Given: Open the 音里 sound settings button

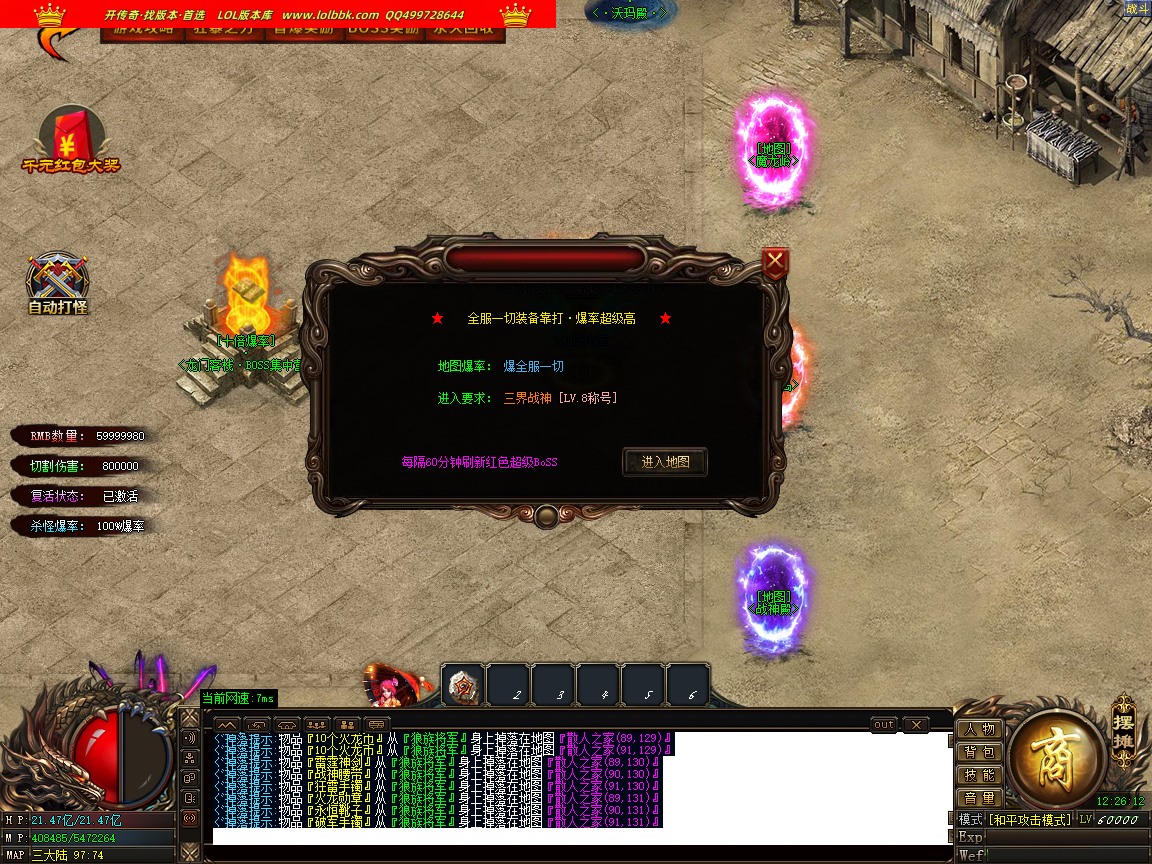Looking at the screenshot, I should (x=979, y=798).
